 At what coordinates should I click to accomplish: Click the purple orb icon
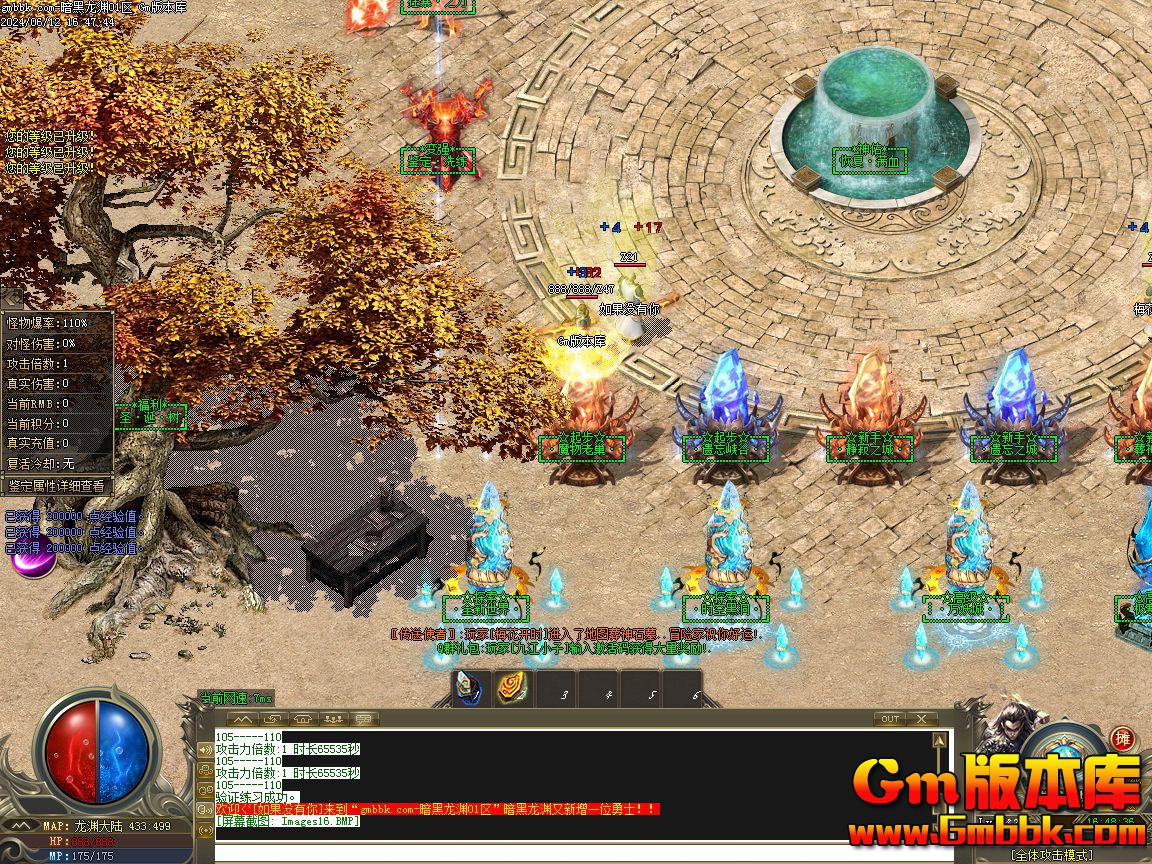[x=32, y=560]
